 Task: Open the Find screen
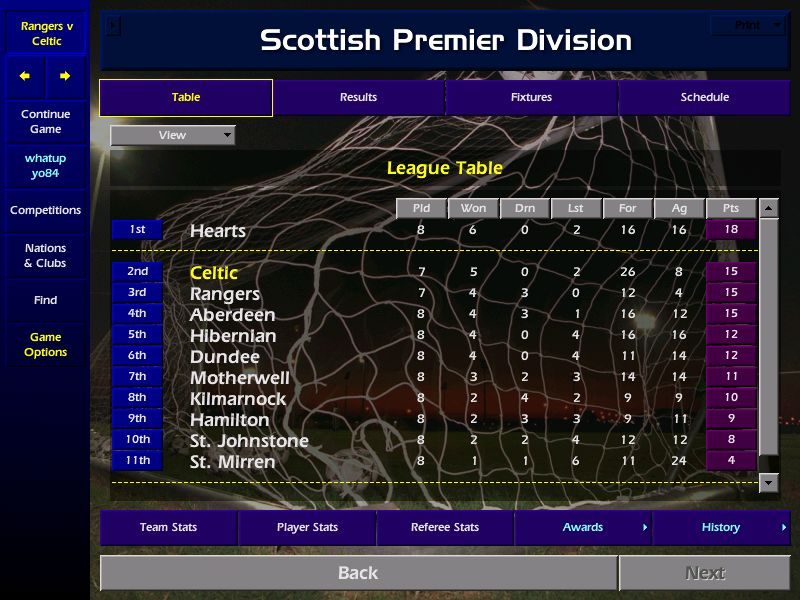(x=45, y=300)
